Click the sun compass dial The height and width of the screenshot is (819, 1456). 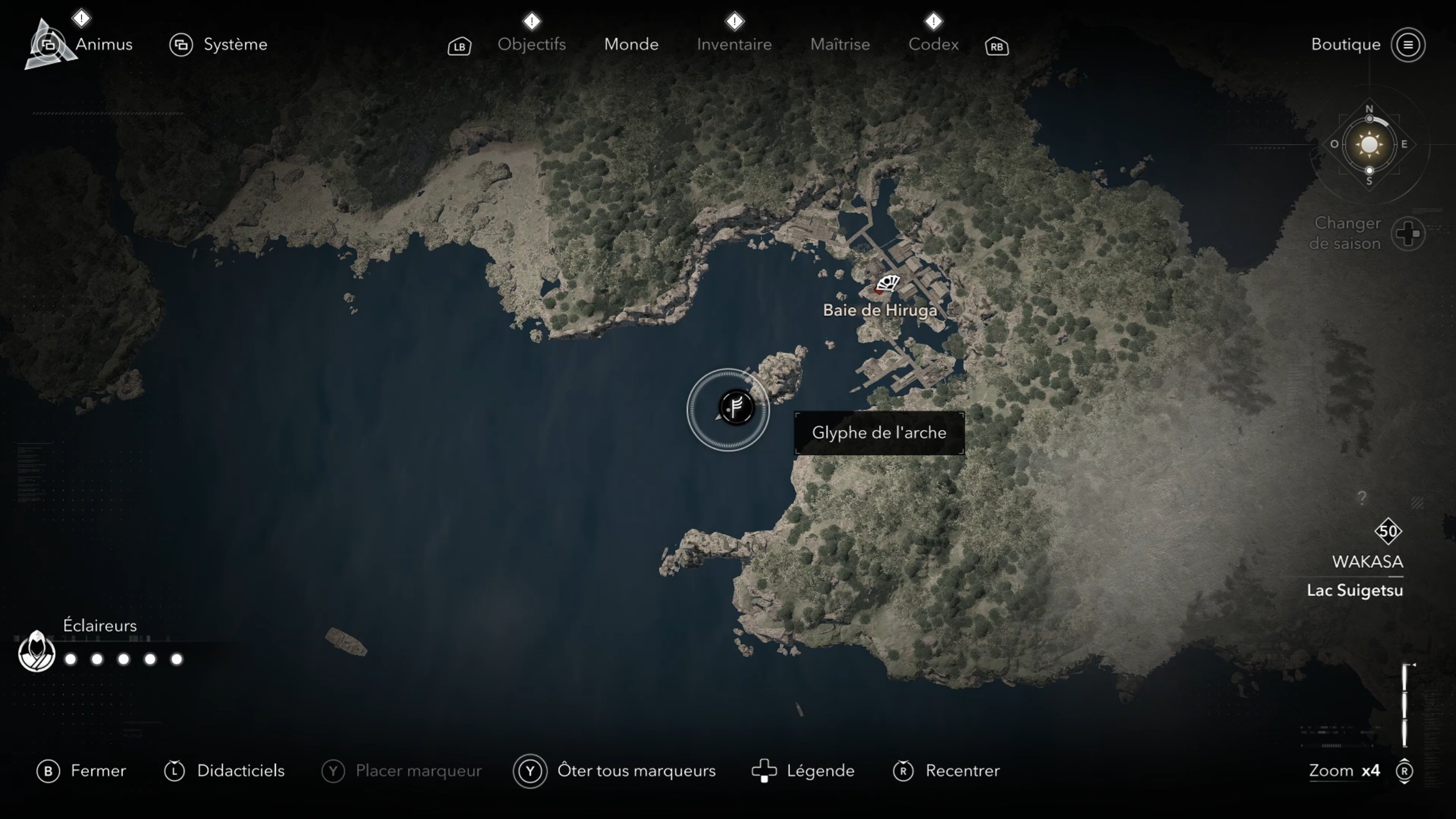click(1369, 145)
